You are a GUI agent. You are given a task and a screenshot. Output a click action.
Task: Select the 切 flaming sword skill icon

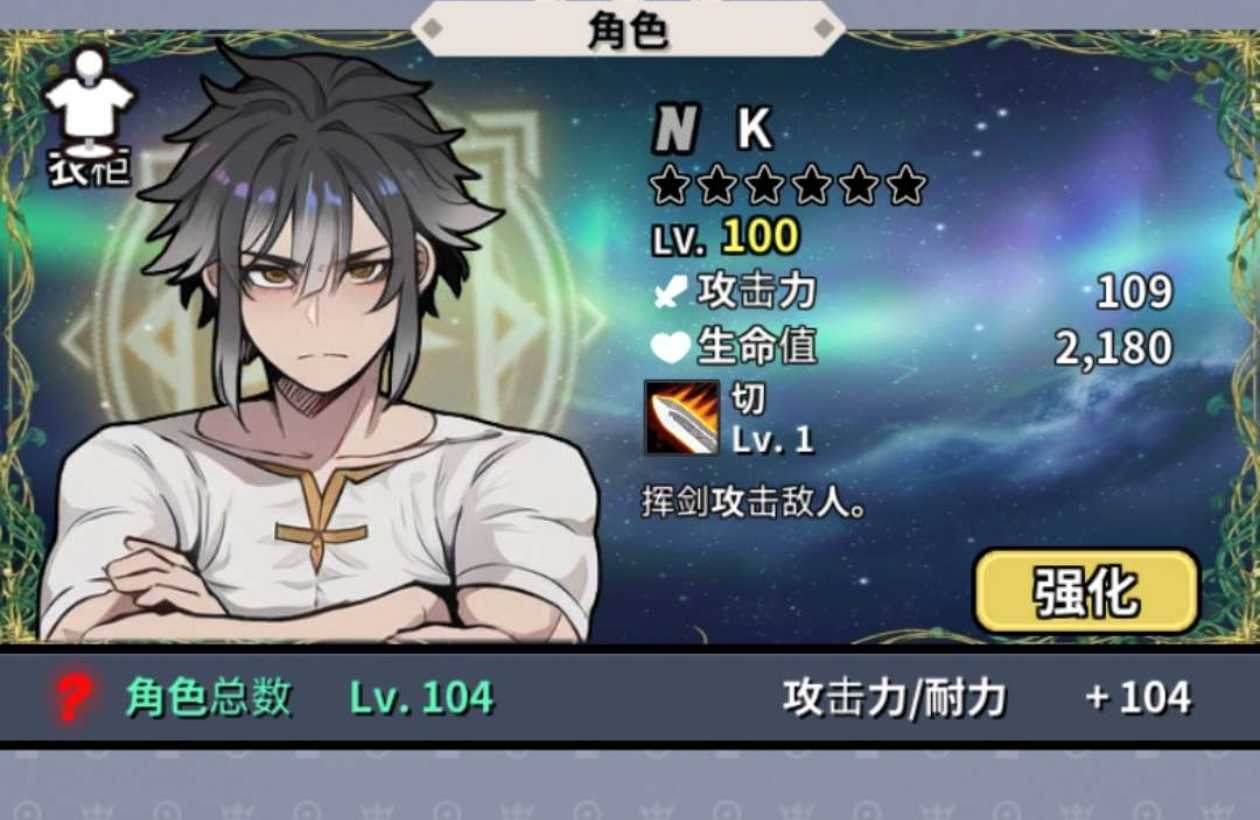click(x=681, y=417)
